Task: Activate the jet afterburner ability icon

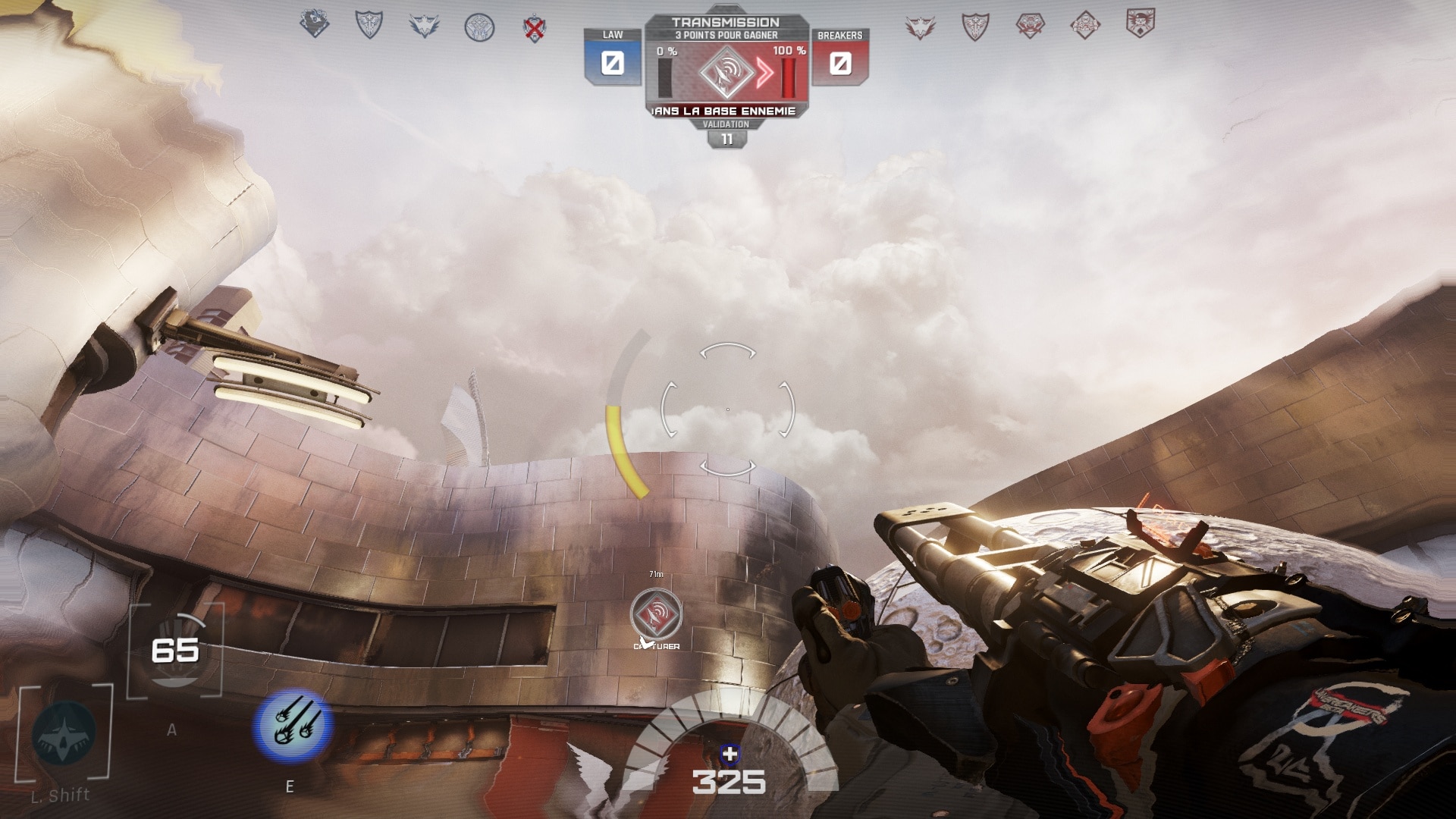Action: tap(64, 733)
